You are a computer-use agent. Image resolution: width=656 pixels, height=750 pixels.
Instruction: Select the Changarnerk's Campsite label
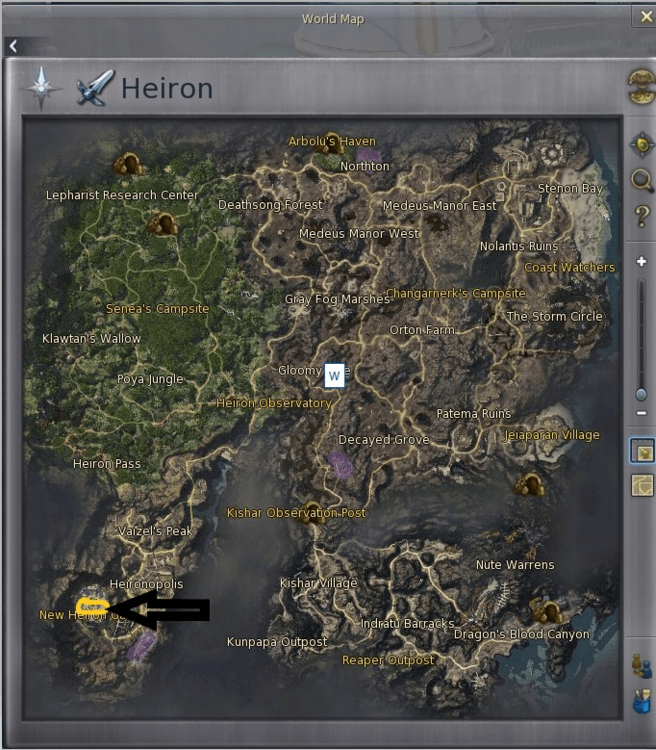456,293
